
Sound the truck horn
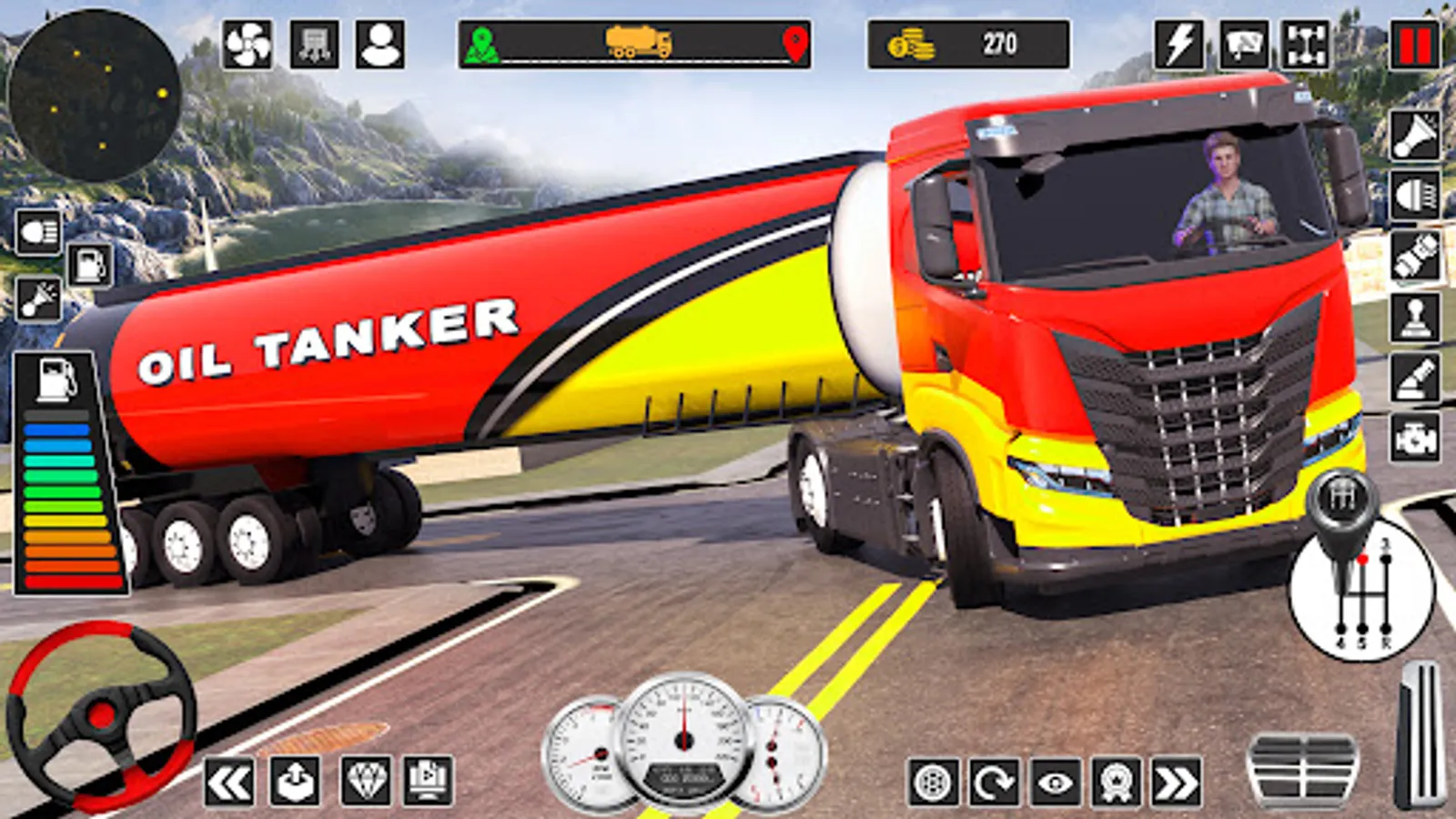[1415, 136]
